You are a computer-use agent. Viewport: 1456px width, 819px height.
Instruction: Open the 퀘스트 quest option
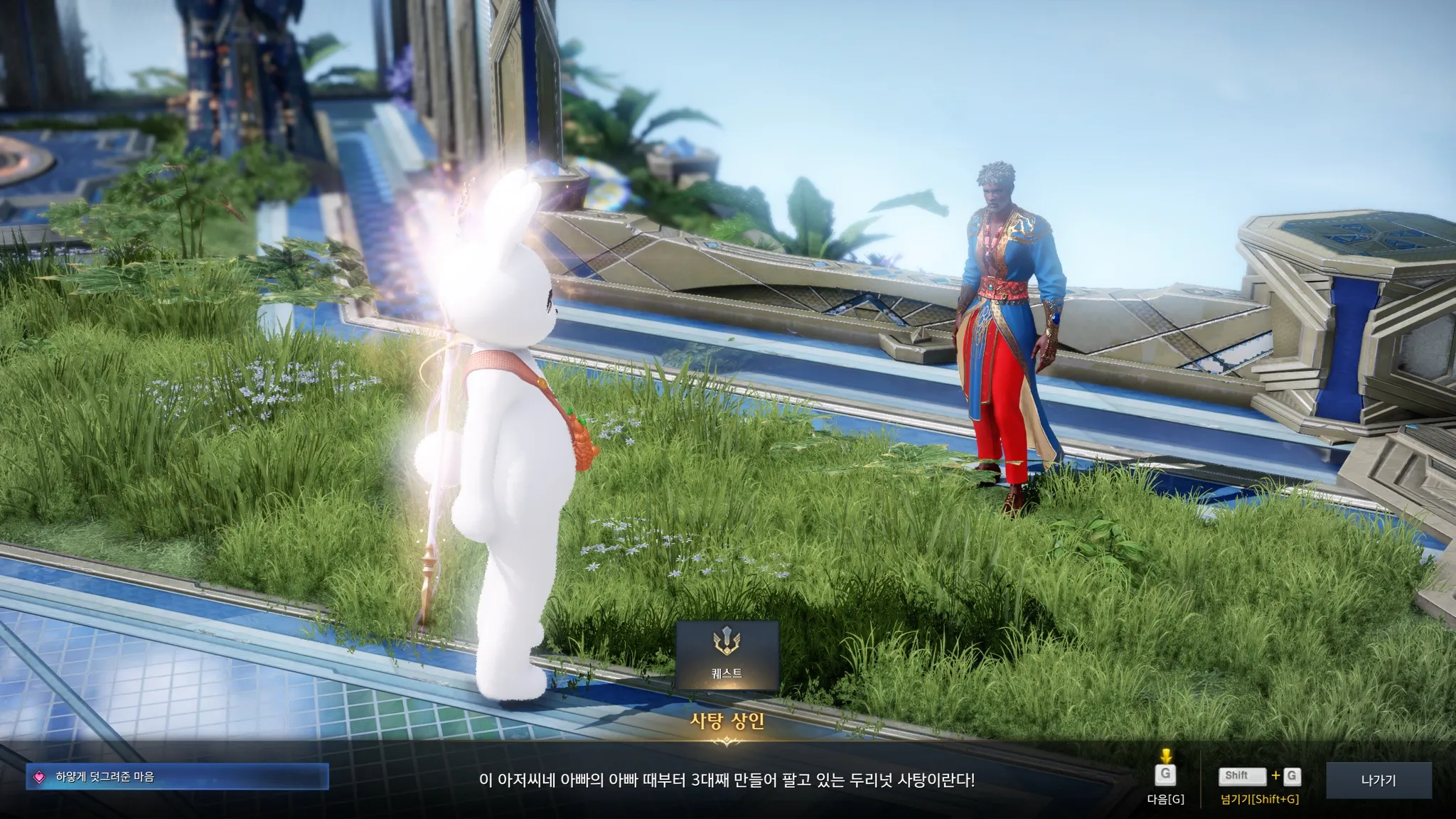pos(727,655)
